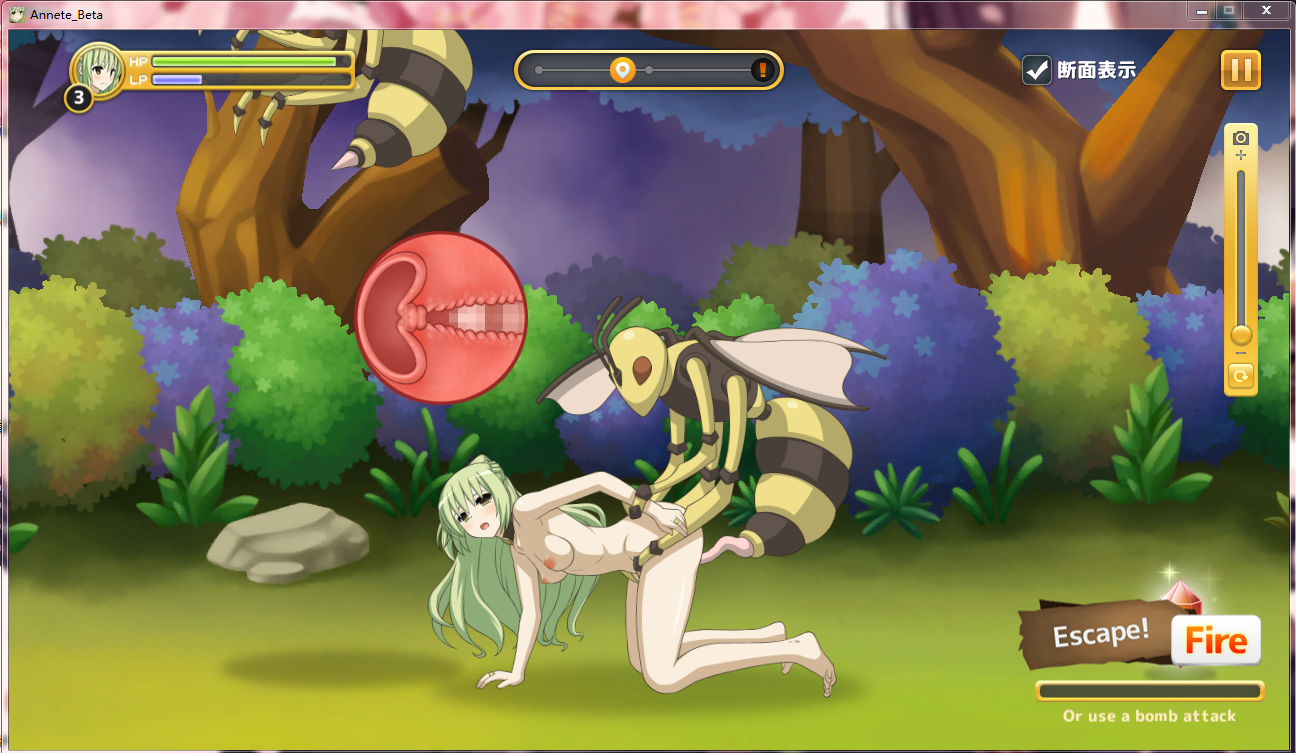
Task: Reset the camera with the circular arrow button
Action: coord(1241,376)
